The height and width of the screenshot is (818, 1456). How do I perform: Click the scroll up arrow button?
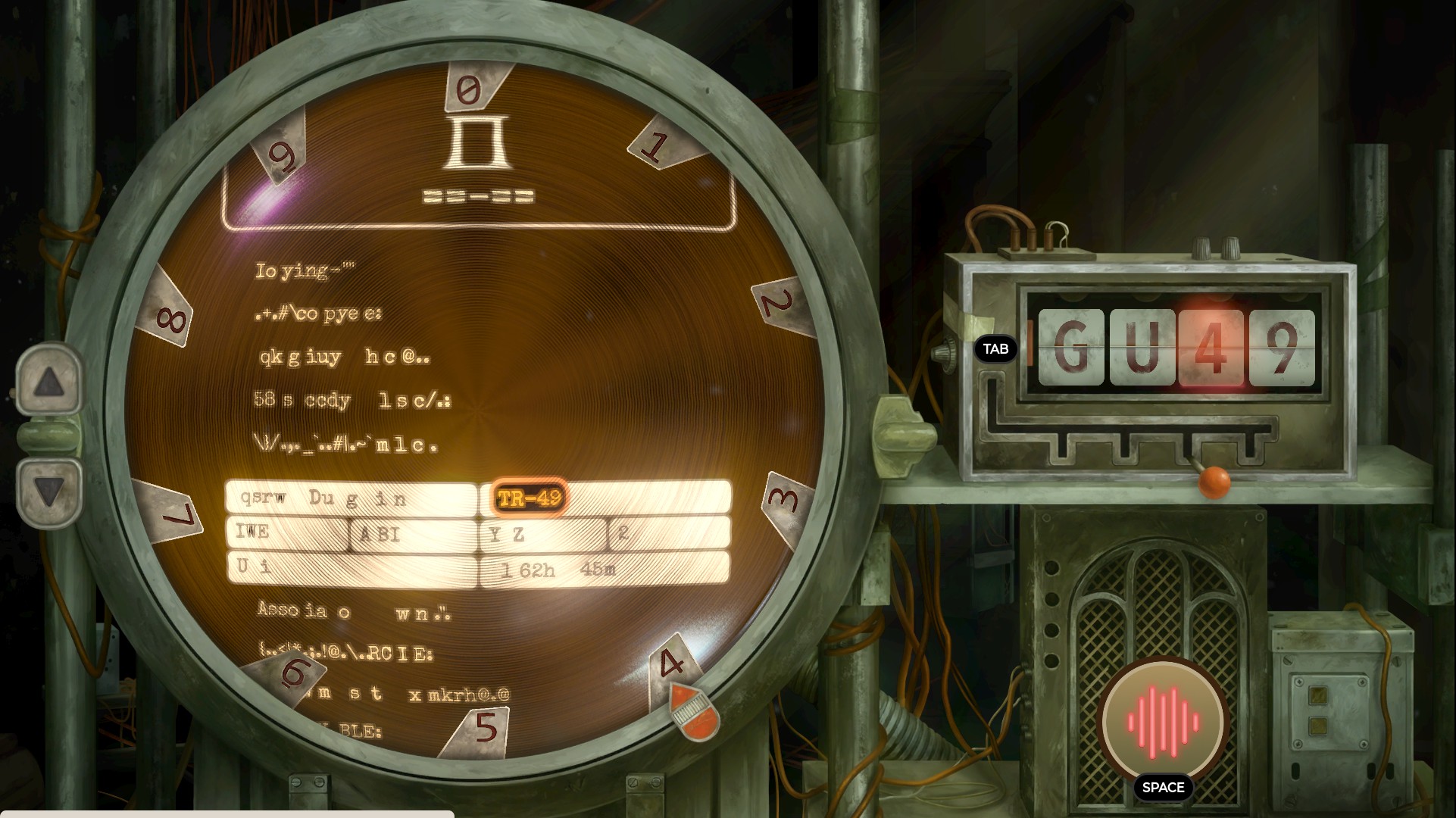pos(49,381)
